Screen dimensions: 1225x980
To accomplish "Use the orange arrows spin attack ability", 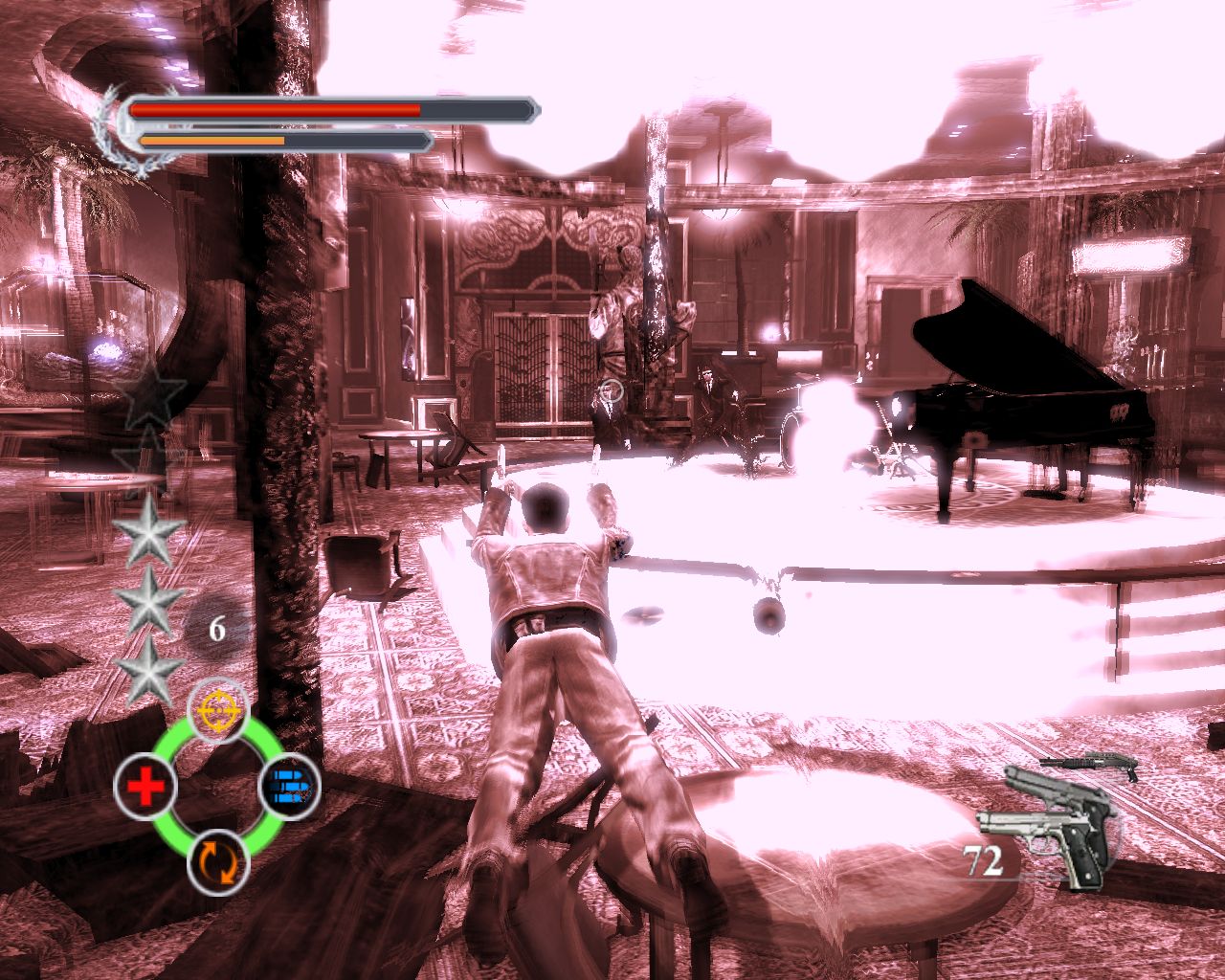I will click(x=218, y=861).
